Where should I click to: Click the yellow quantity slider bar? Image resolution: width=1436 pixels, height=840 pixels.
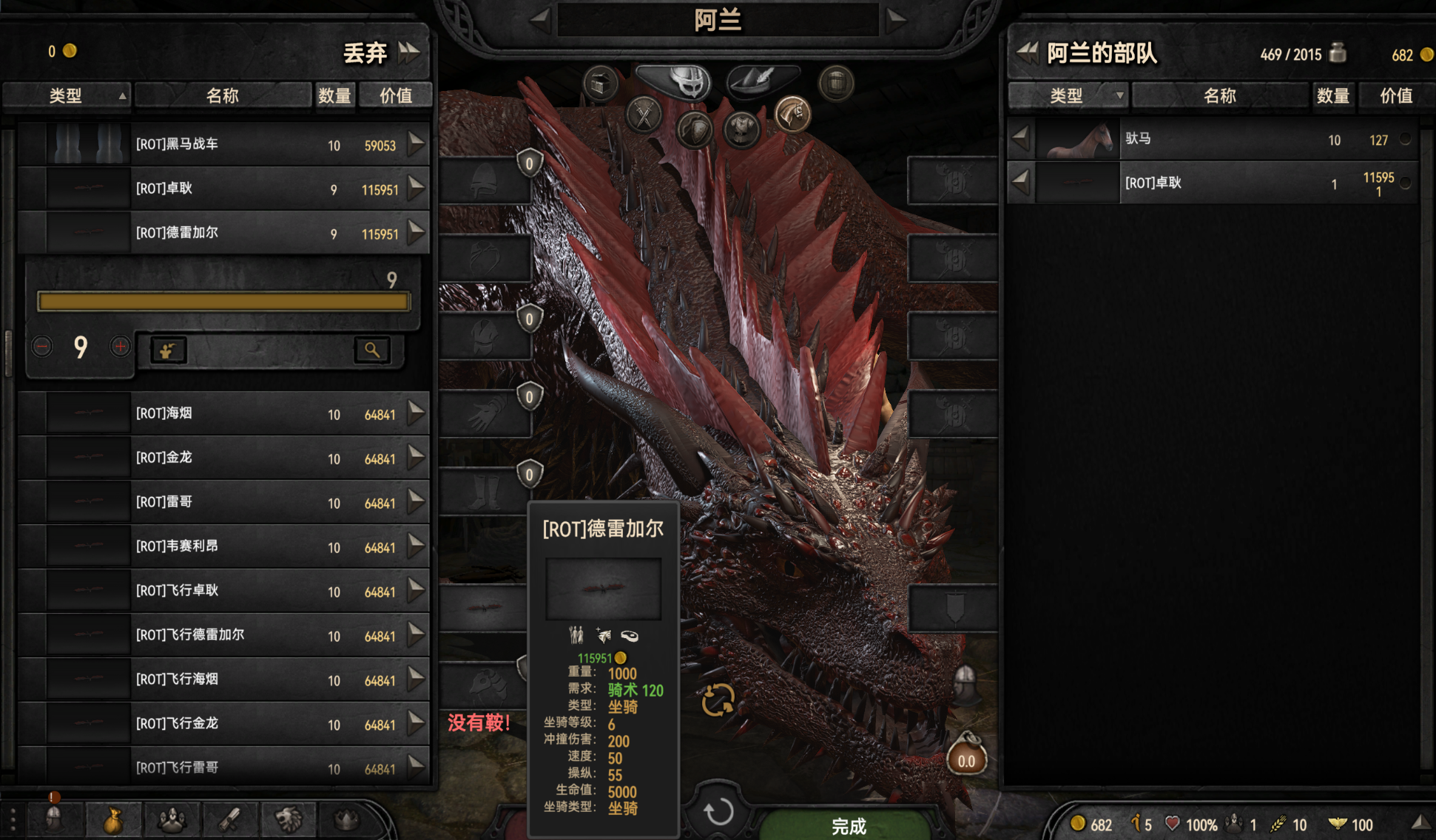223,301
